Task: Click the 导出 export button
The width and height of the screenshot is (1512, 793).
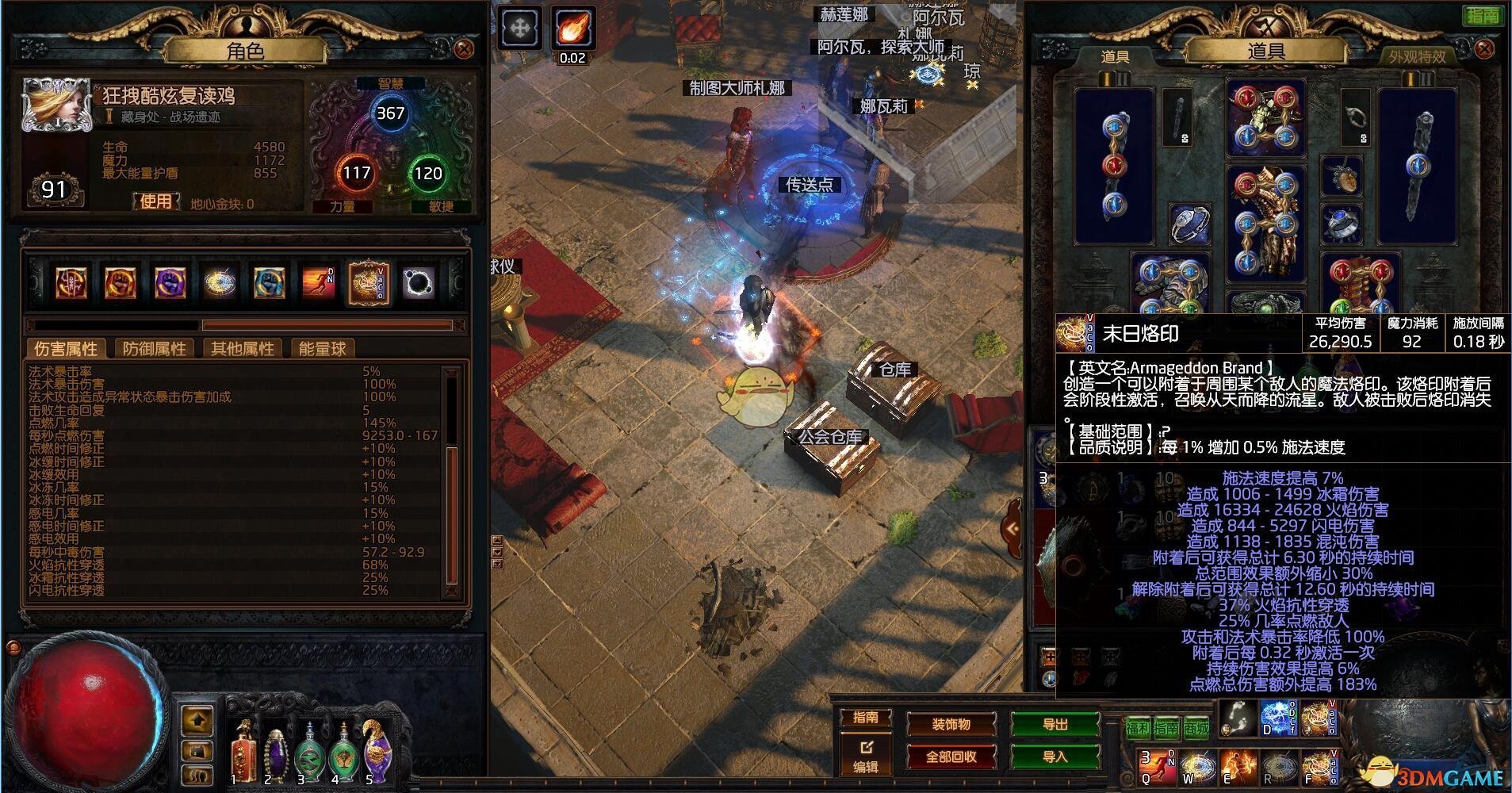Action: point(1055,724)
